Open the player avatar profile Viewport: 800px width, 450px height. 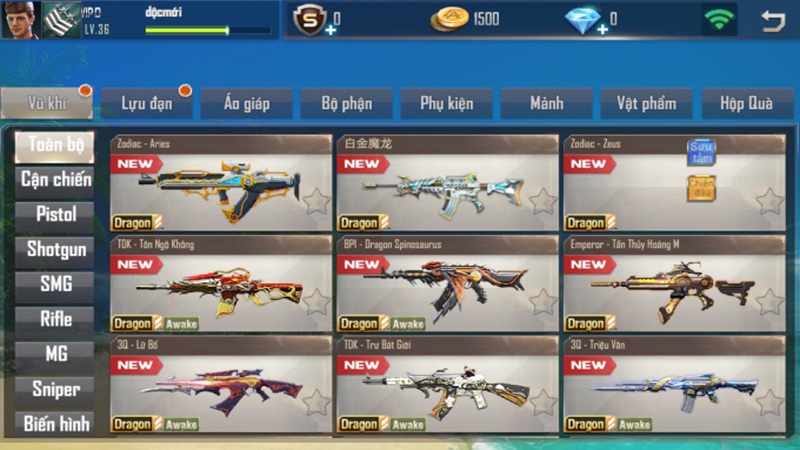point(18,19)
